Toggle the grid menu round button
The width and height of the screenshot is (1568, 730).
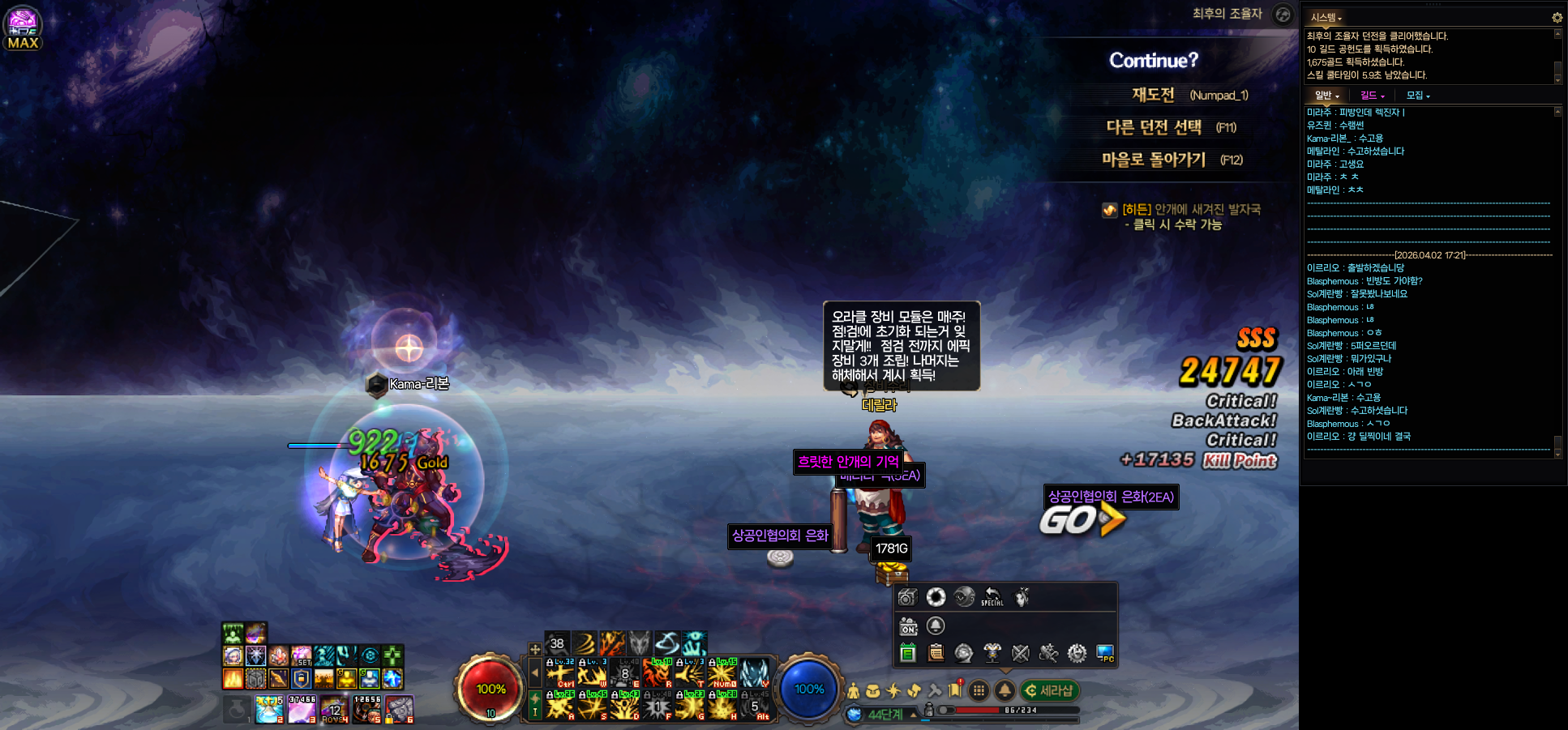point(979,690)
